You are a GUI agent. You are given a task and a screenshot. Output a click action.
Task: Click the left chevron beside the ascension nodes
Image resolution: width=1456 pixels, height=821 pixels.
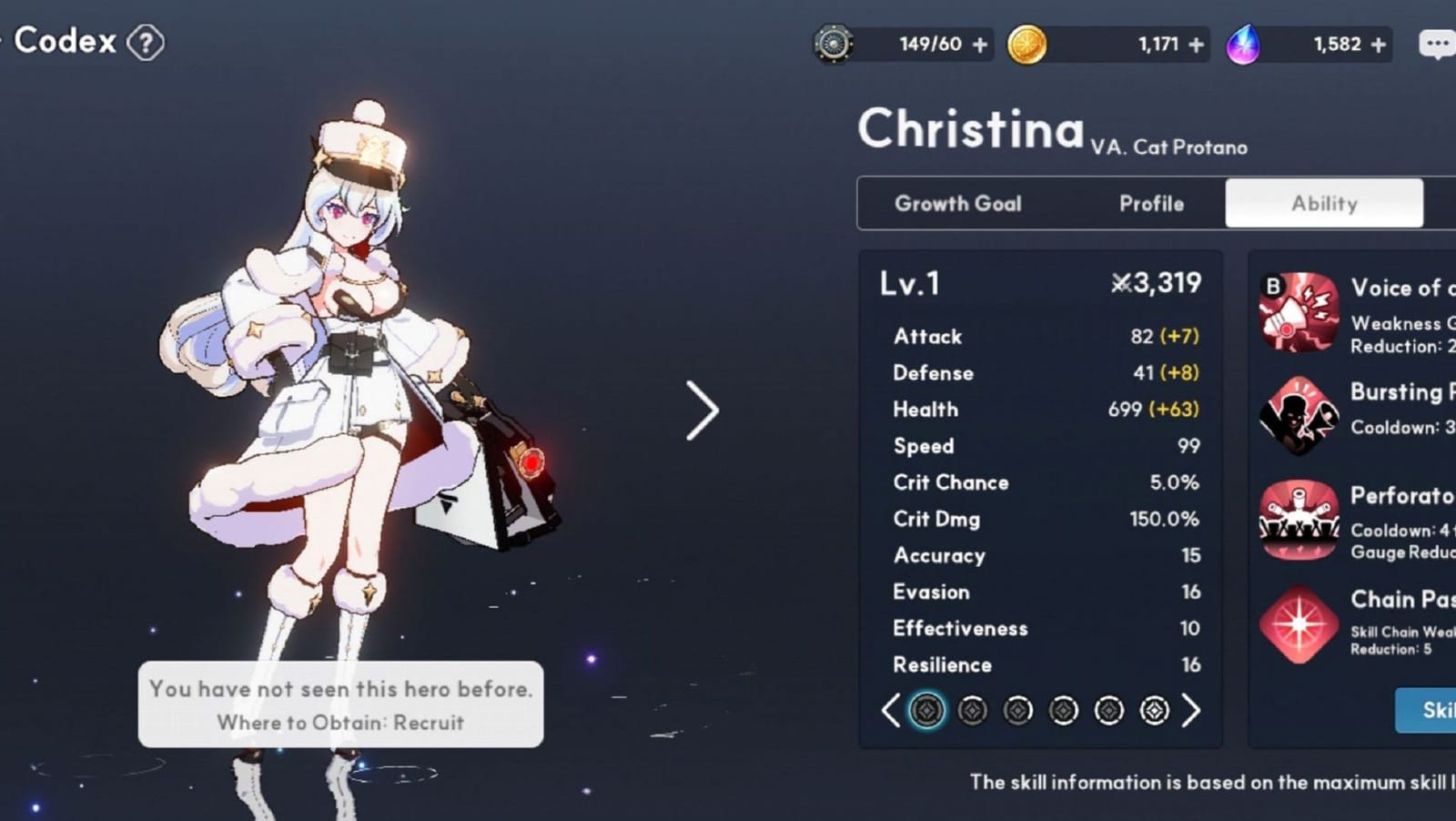click(x=890, y=710)
